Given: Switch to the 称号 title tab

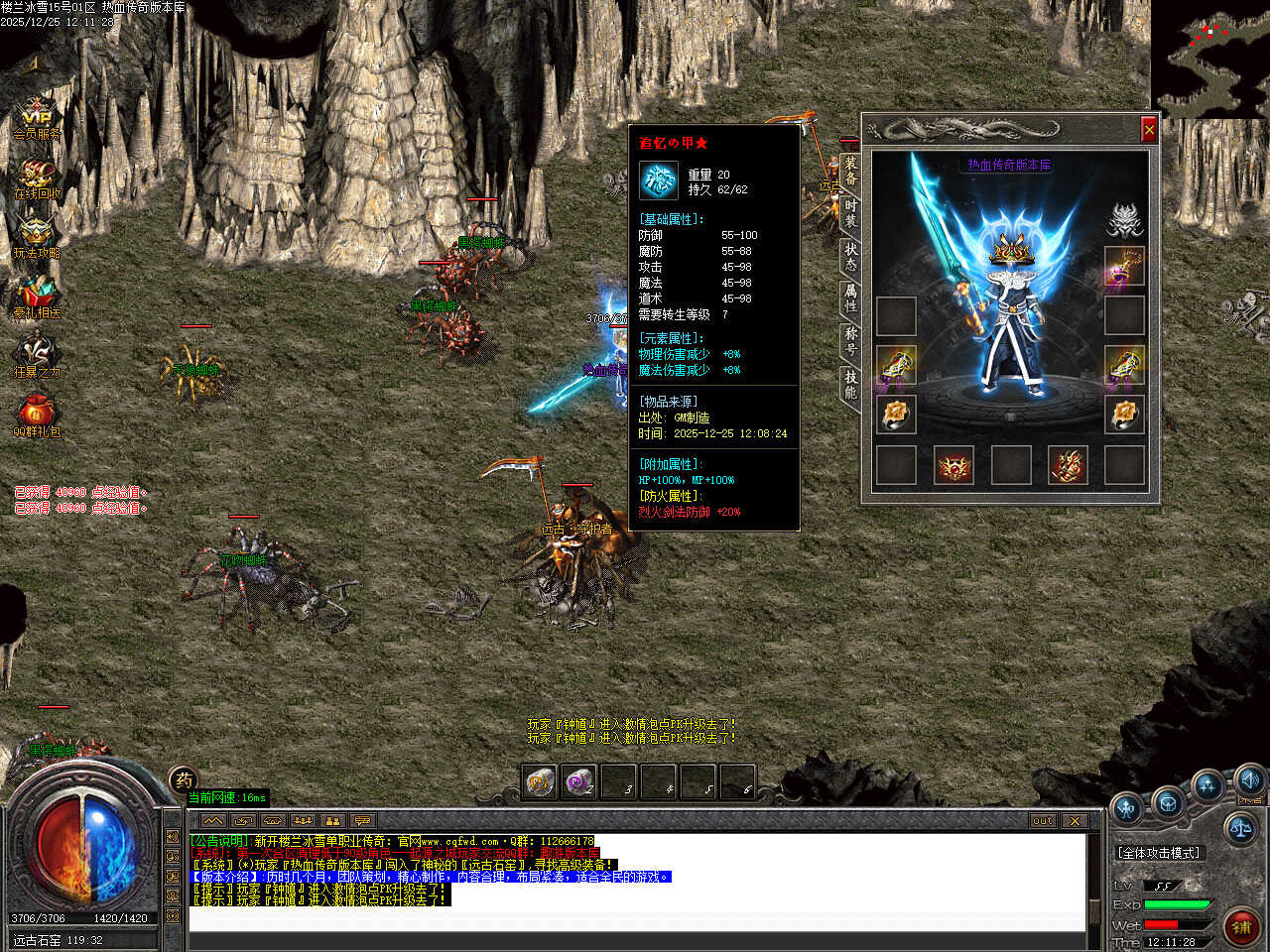Looking at the screenshot, I should pos(850,339).
